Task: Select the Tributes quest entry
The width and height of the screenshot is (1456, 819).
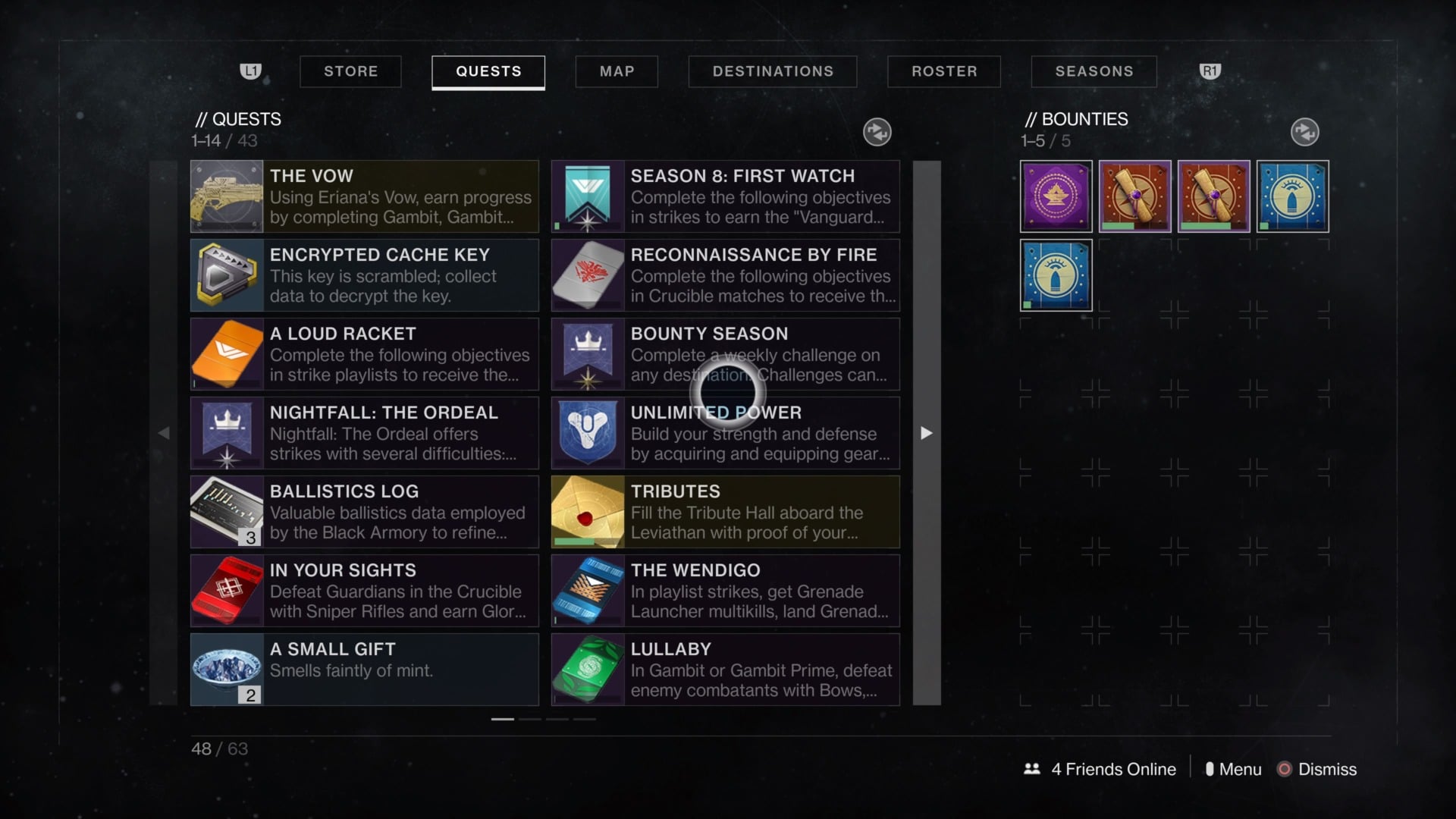Action: point(726,512)
